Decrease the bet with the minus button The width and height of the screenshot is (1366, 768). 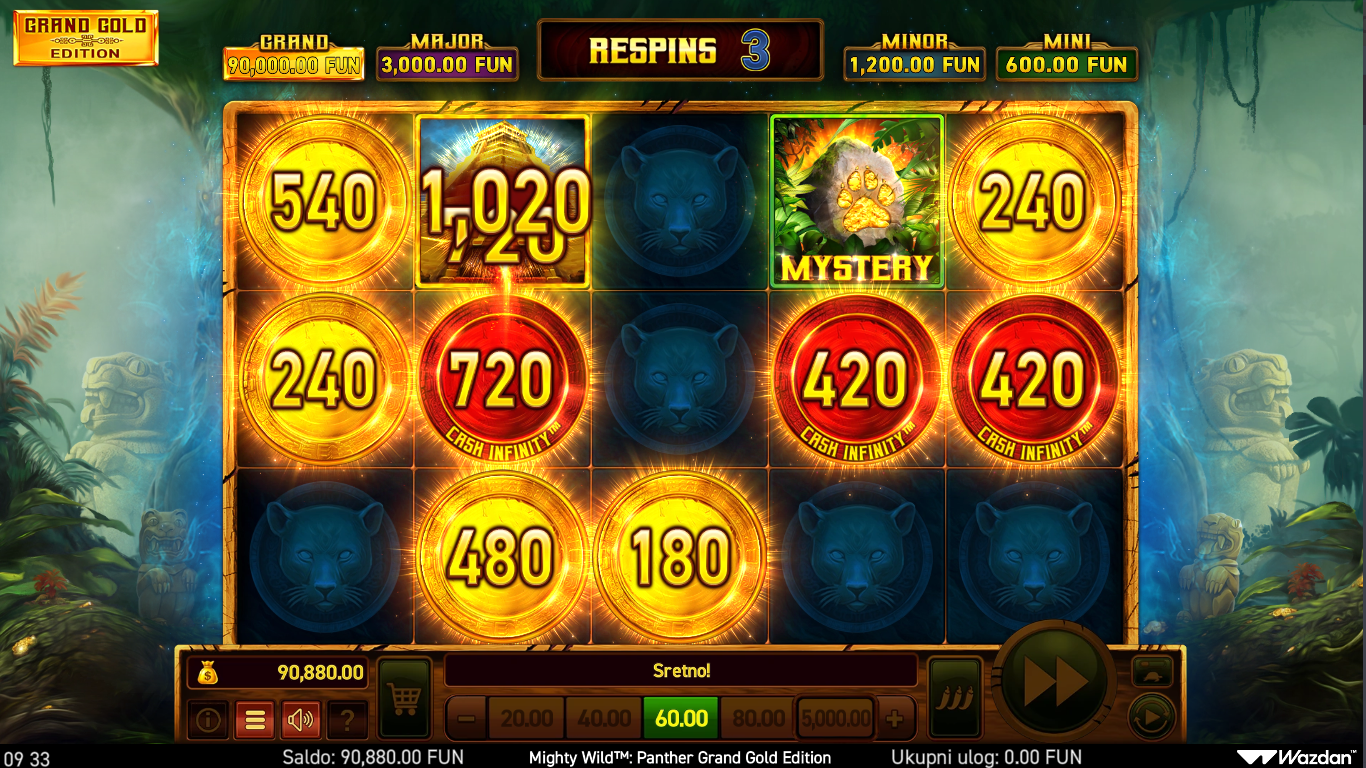(x=465, y=719)
